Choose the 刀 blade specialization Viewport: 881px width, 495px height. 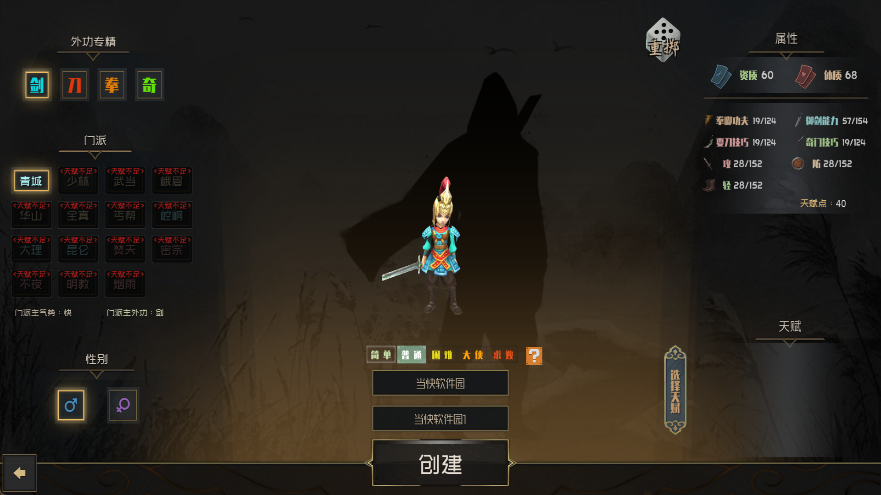pyautogui.click(x=75, y=85)
